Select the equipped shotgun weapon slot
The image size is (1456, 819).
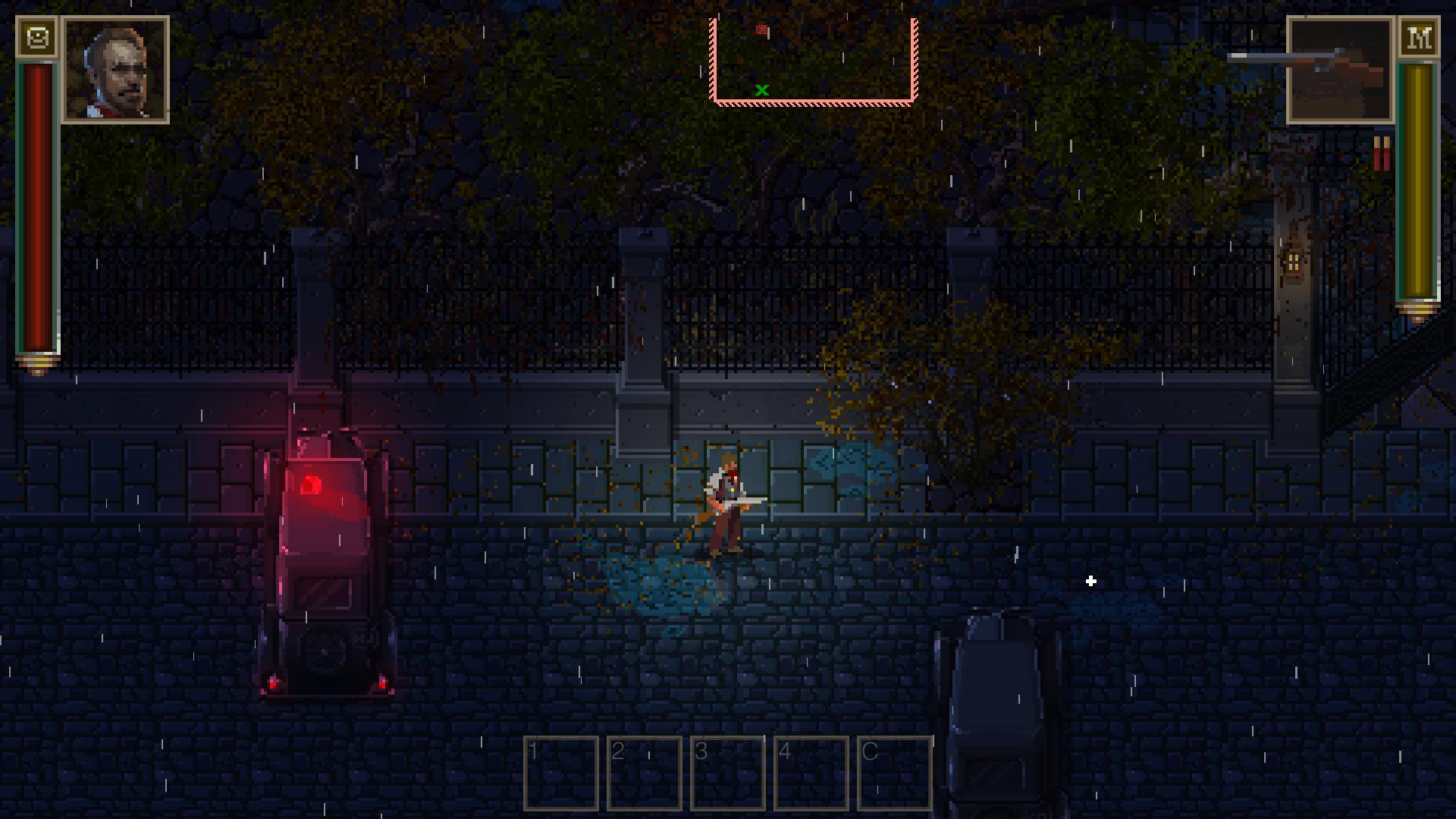[x=1340, y=71]
